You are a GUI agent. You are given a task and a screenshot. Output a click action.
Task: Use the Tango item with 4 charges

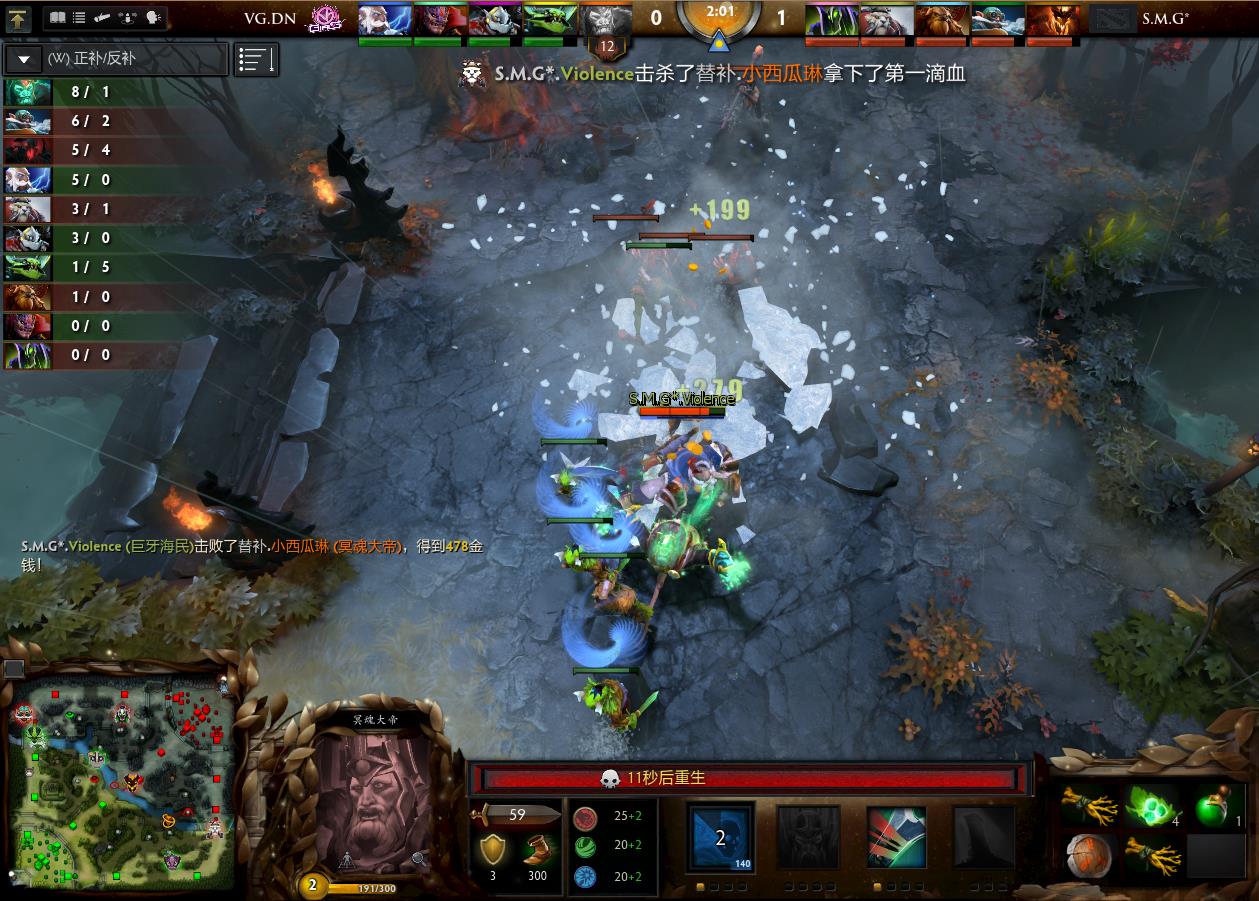pyautogui.click(x=1153, y=805)
